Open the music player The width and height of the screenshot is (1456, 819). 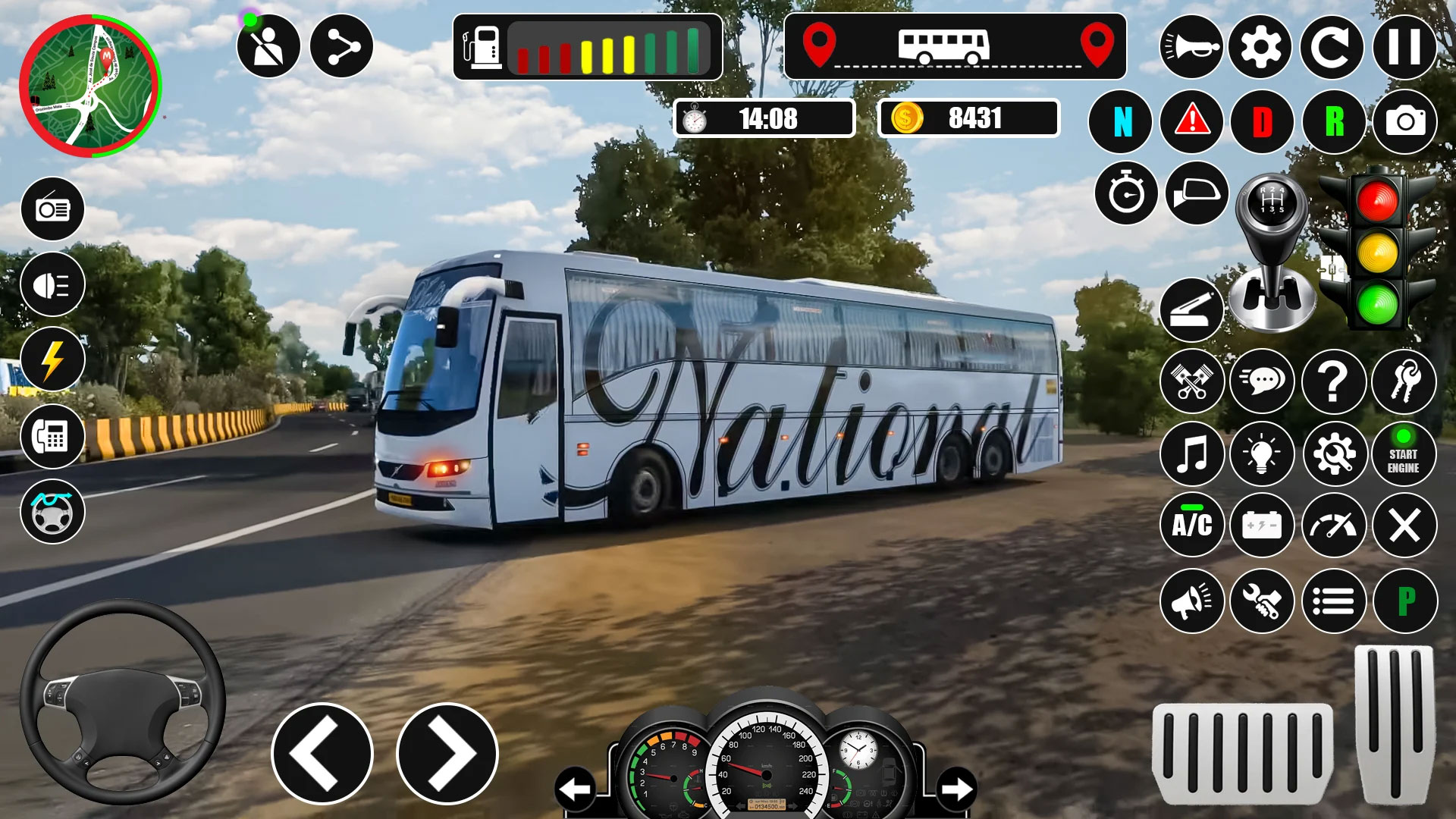(1191, 453)
